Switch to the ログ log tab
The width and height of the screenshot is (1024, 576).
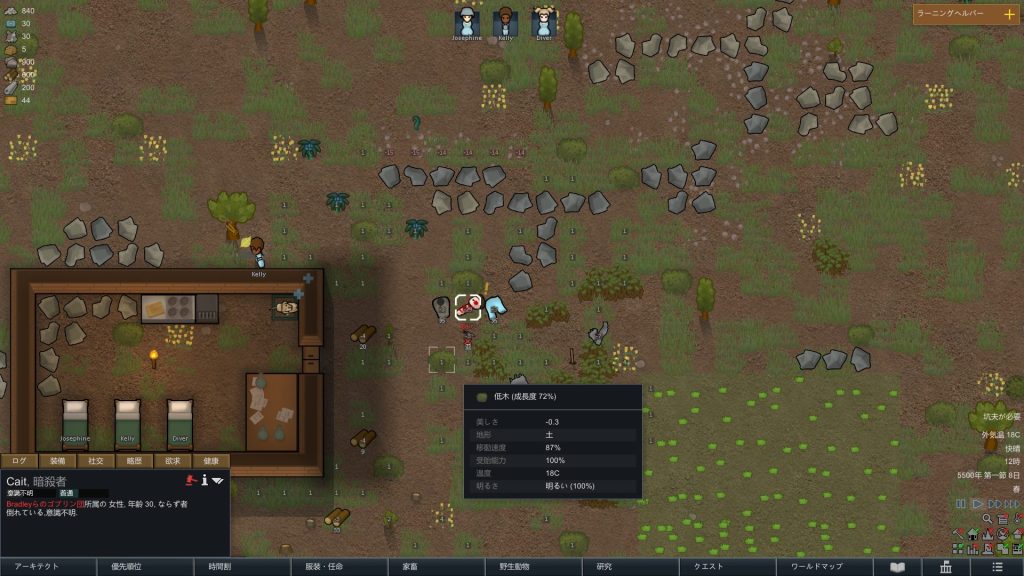pyautogui.click(x=19, y=461)
